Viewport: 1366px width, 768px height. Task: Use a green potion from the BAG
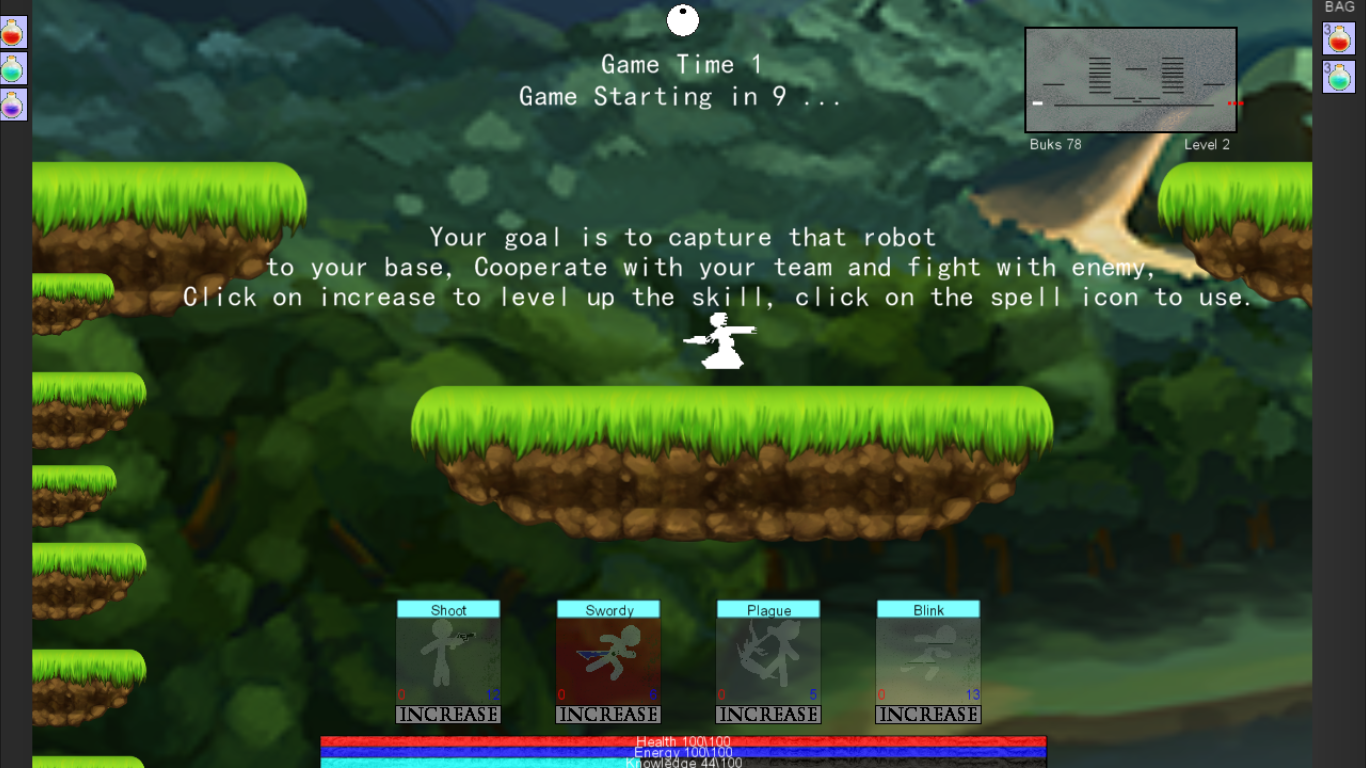click(x=1341, y=77)
